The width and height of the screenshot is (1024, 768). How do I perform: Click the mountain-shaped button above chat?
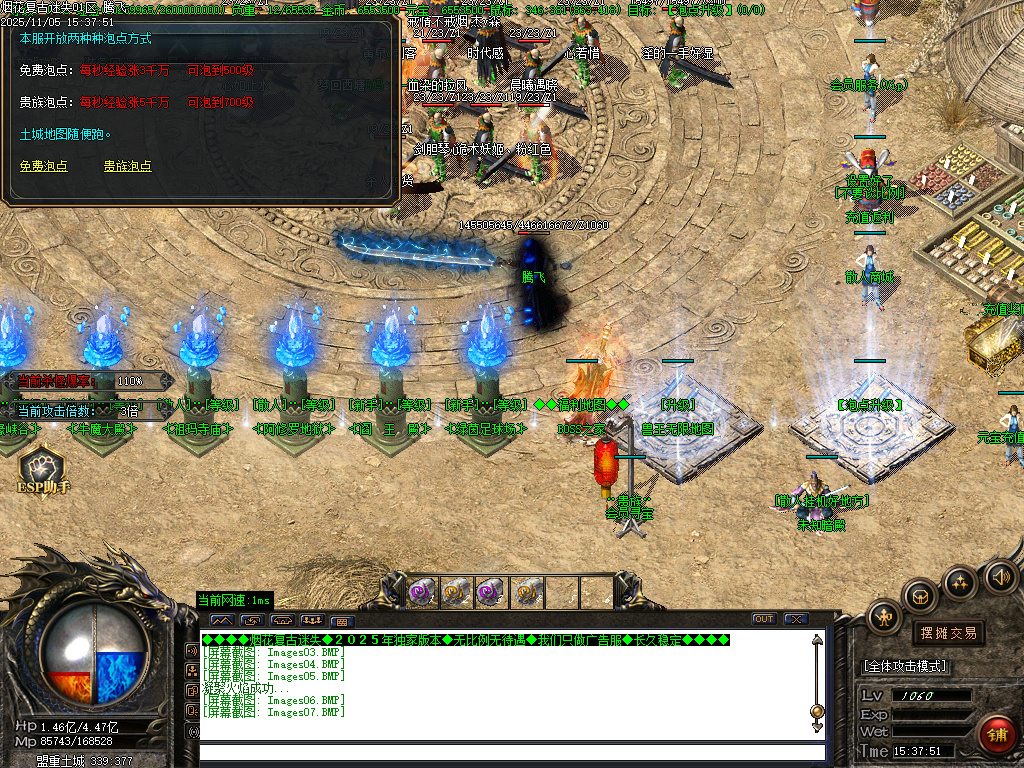pyautogui.click(x=220, y=621)
